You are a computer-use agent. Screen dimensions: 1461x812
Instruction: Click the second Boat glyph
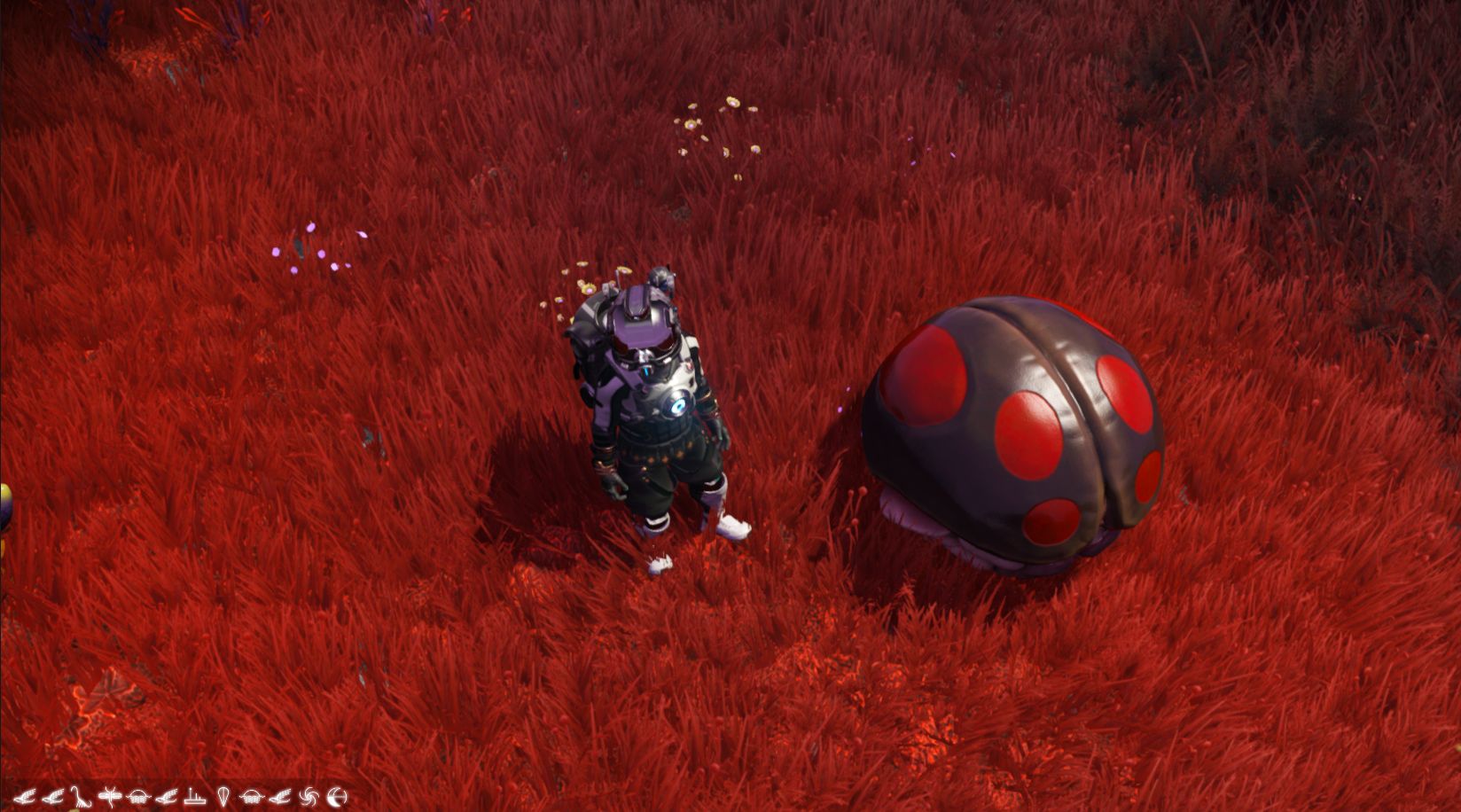click(x=252, y=796)
